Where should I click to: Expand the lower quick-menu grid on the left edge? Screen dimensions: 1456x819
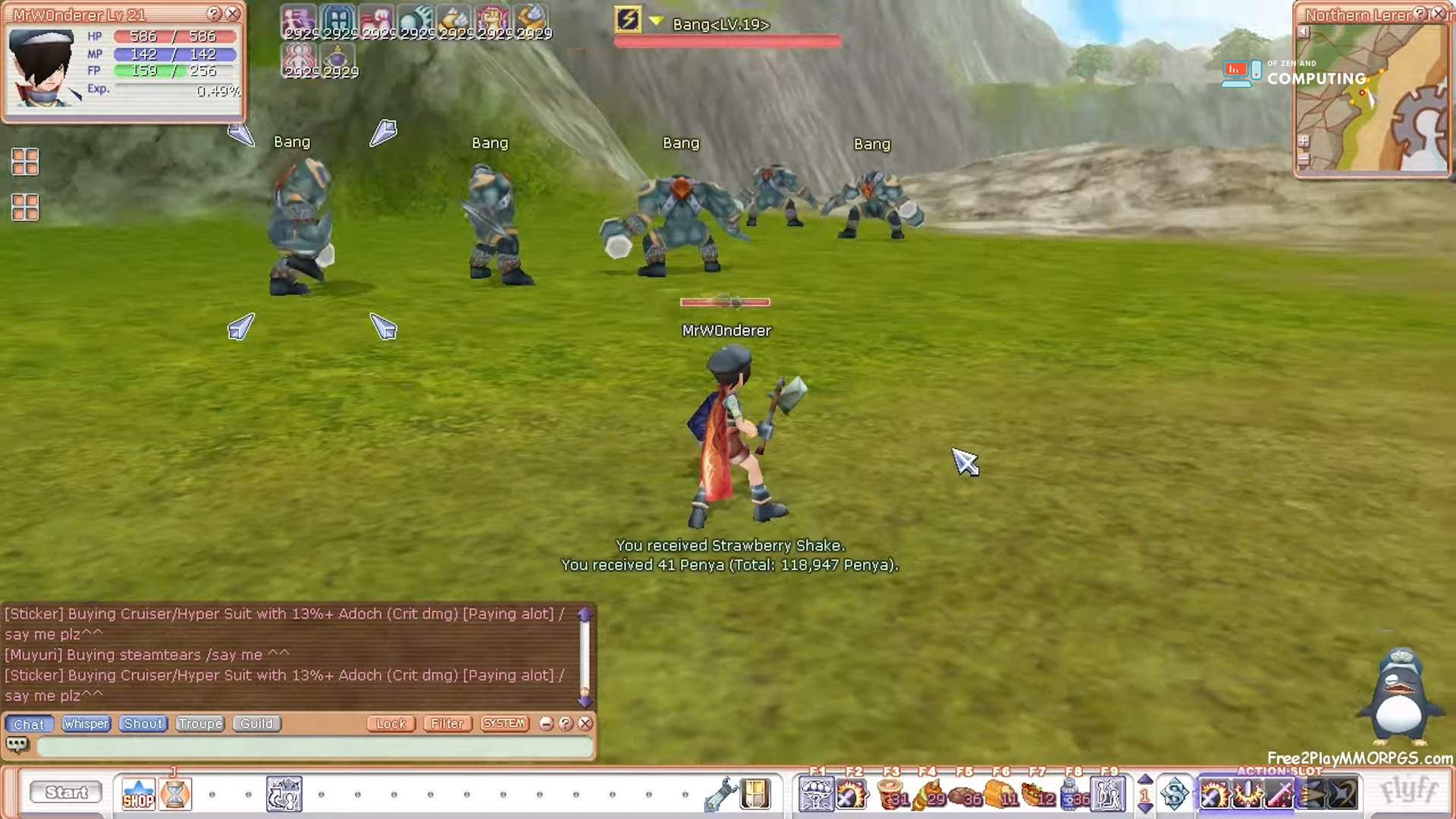coord(25,207)
